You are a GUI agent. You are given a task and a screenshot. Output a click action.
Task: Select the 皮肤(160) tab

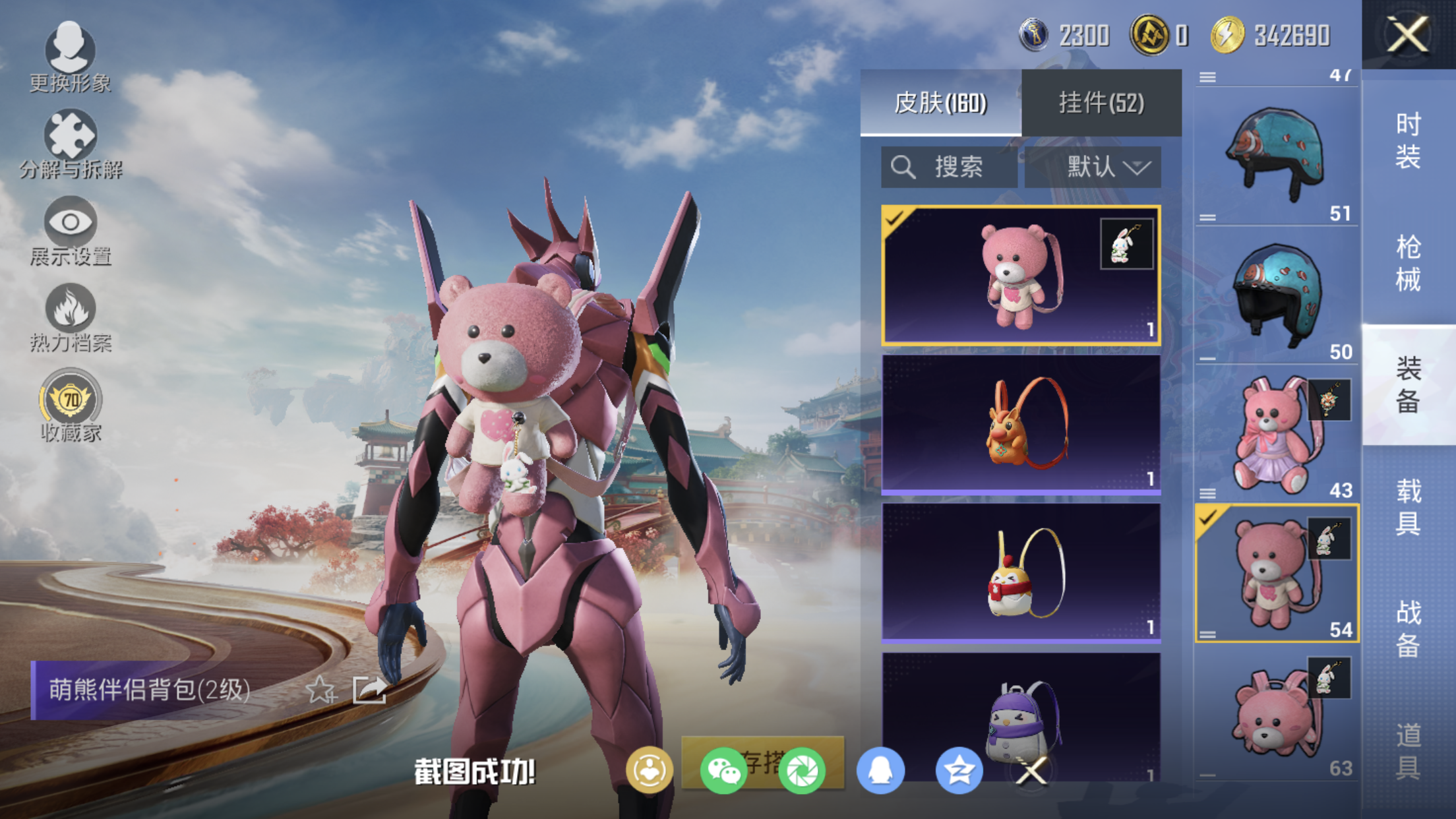[x=940, y=103]
